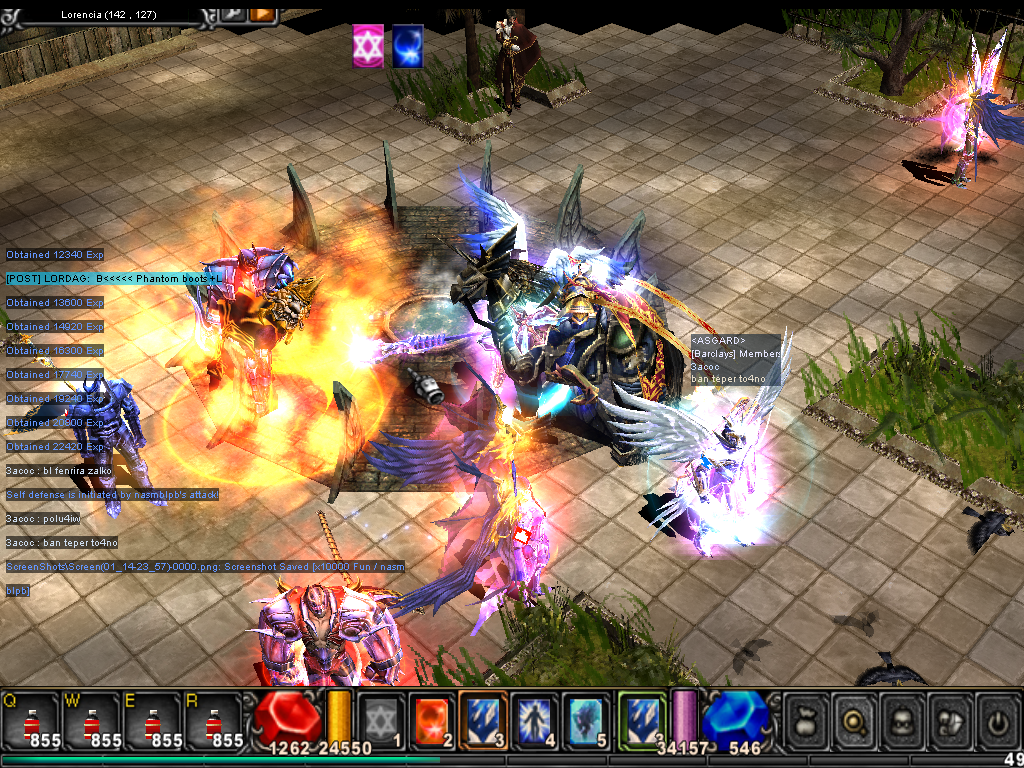This screenshot has width=1024, height=768.
Task: Use the potion in the E slot
Action: click(x=152, y=722)
